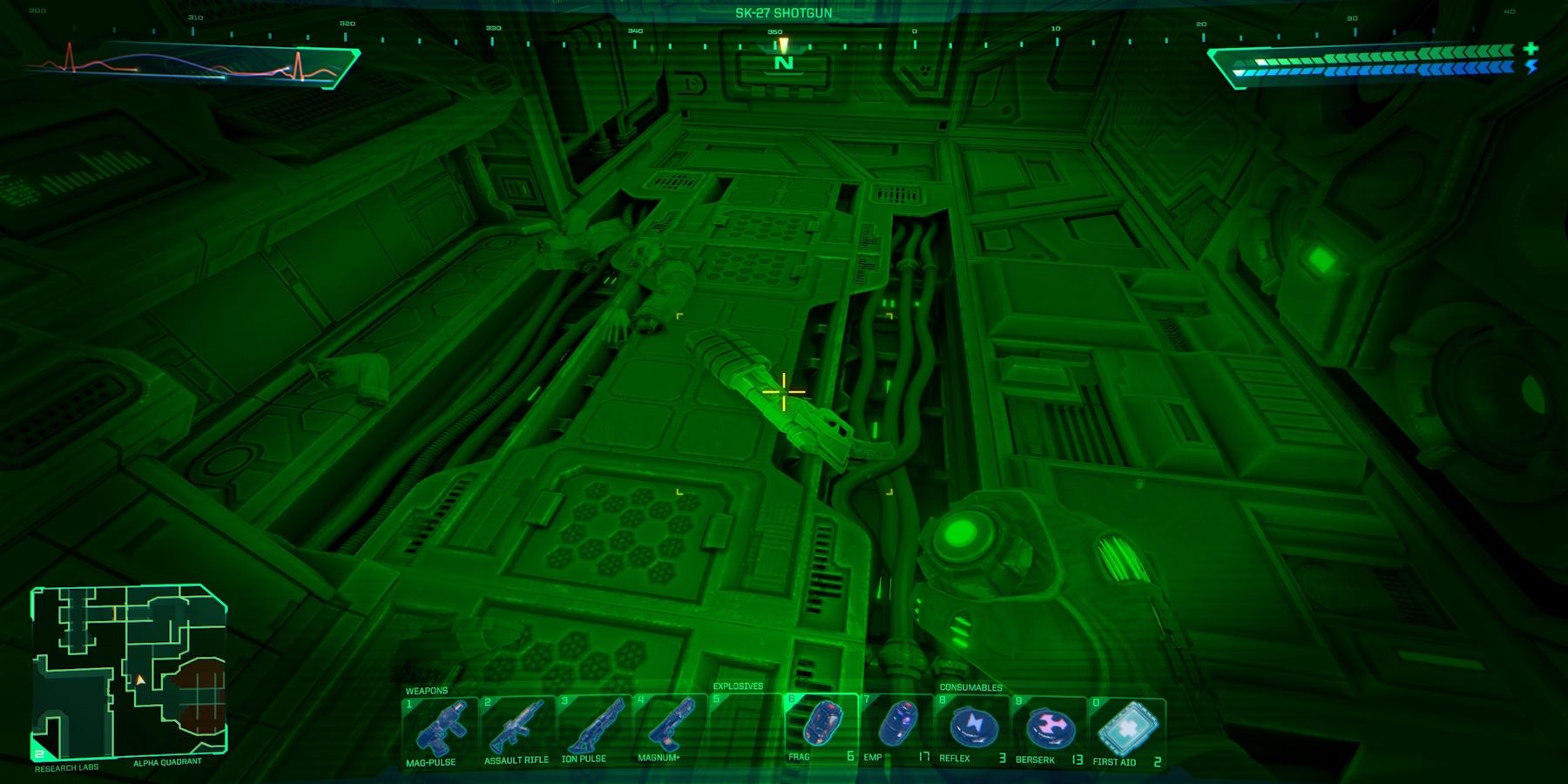Screen dimensions: 1568x784
Task: Click the energy lightning icon on the HUD
Action: (x=1531, y=70)
